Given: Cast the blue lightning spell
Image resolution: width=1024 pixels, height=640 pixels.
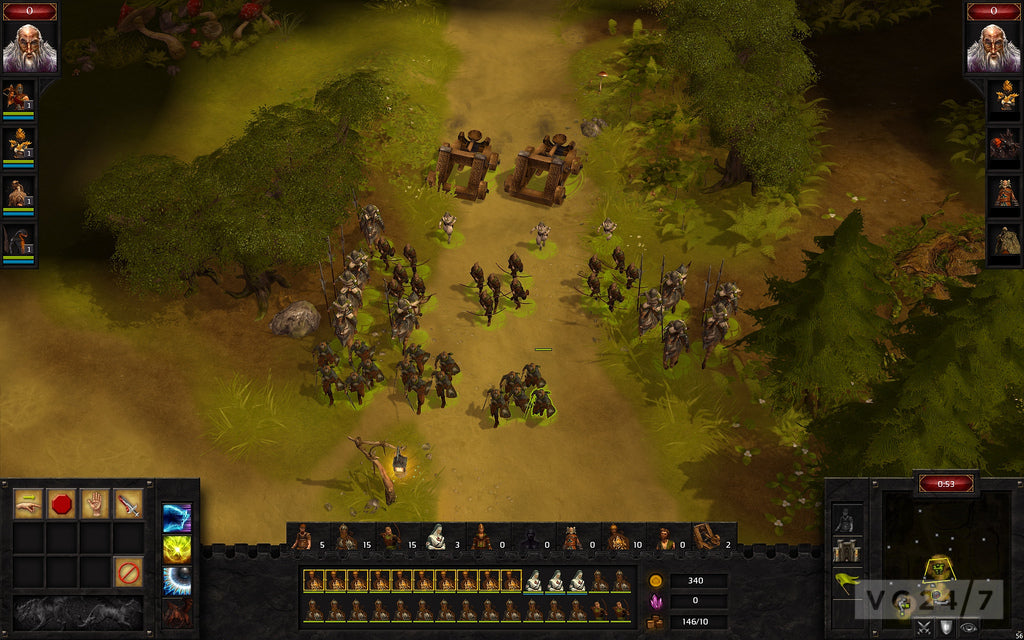Looking at the screenshot, I should click(177, 517).
